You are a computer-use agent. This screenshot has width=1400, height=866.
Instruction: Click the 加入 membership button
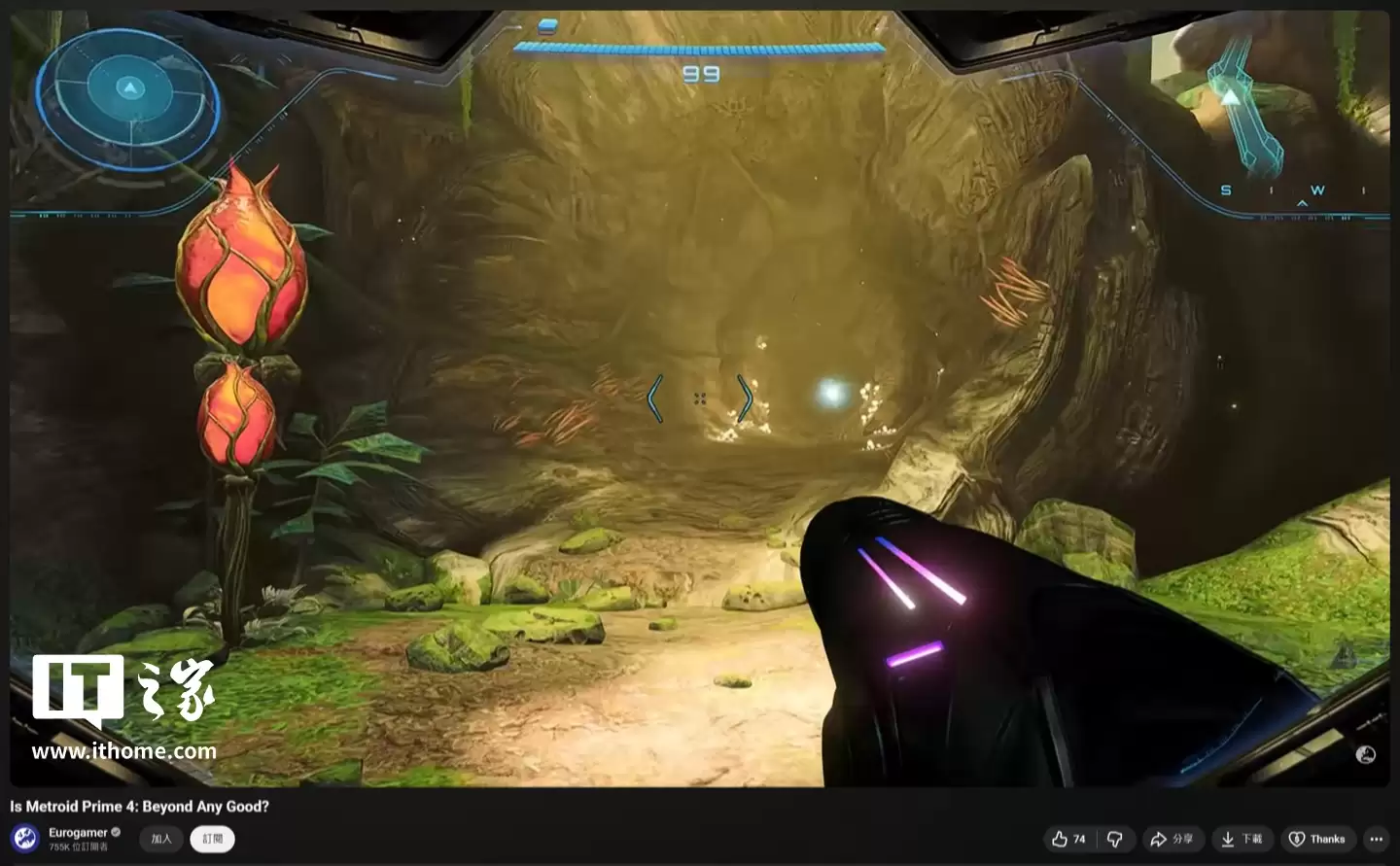(160, 839)
